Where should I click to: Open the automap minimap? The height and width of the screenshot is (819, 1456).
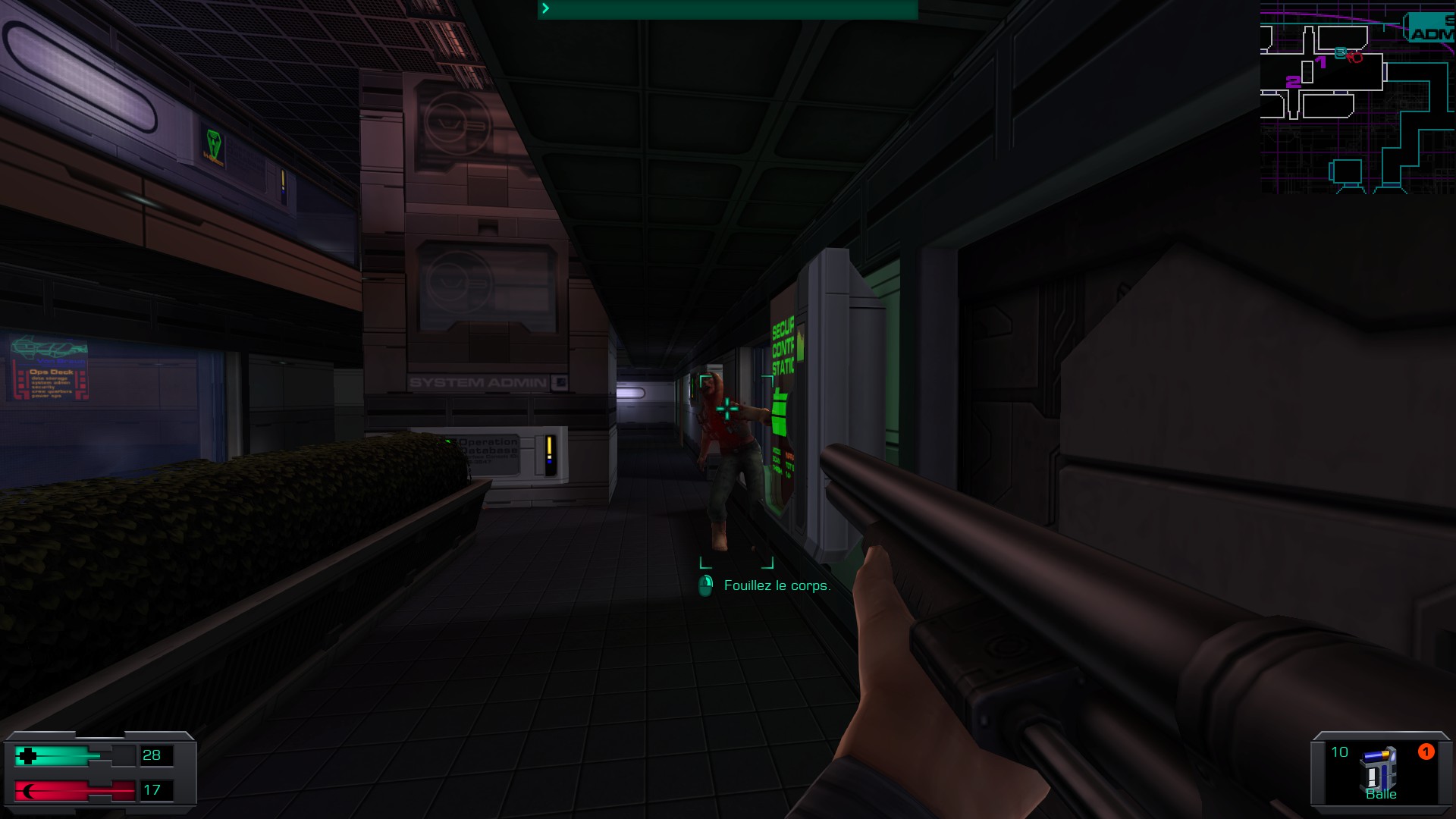tap(1357, 97)
